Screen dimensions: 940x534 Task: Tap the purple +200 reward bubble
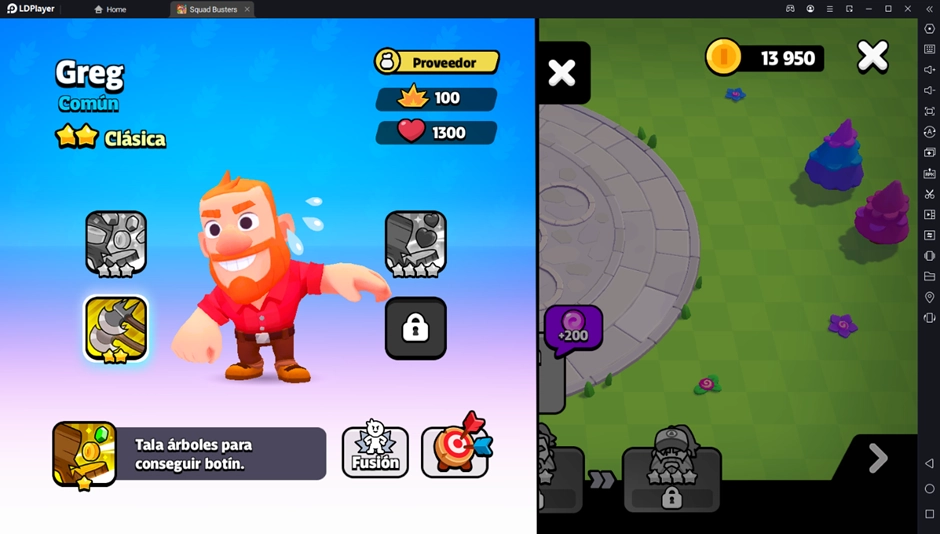coord(573,327)
